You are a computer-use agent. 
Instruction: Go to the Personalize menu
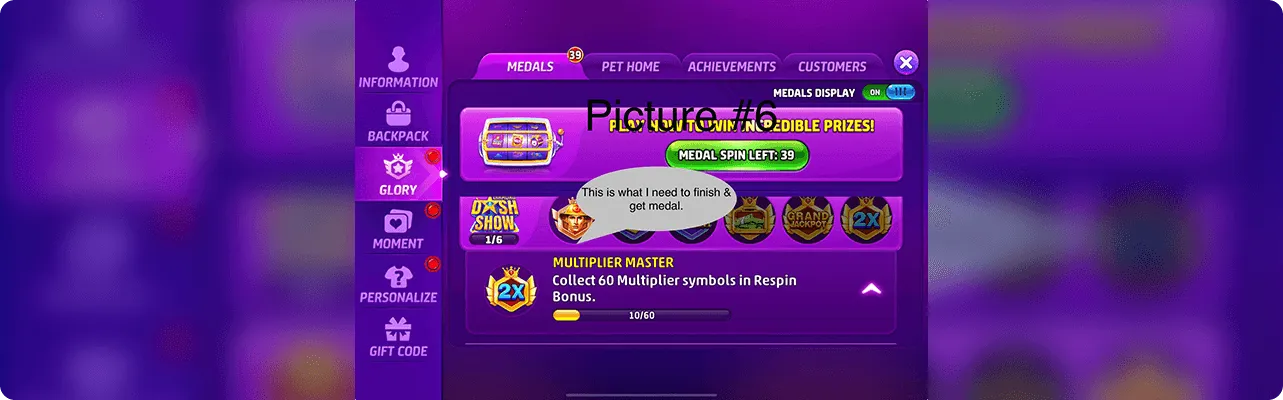pyautogui.click(x=398, y=283)
